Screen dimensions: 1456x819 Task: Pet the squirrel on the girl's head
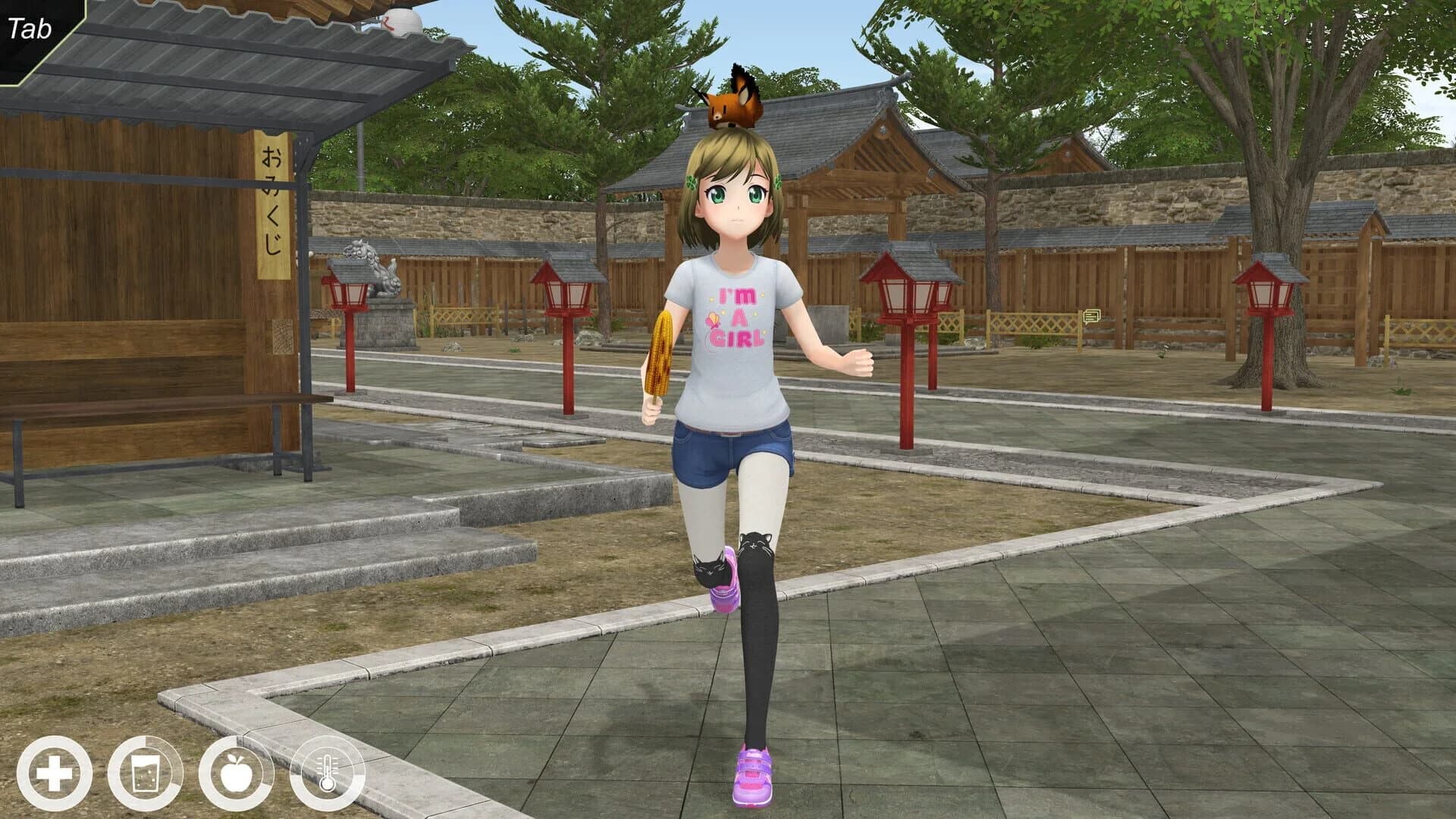[732, 106]
